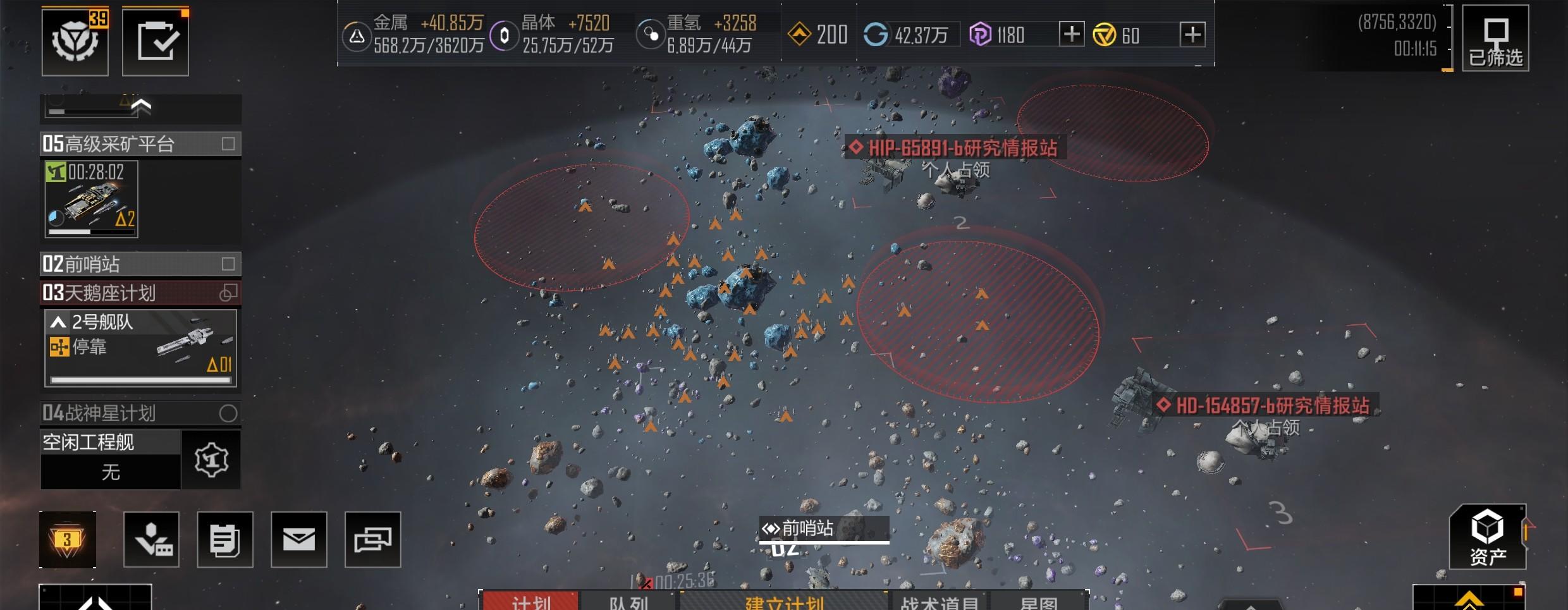The image size is (1568, 610).
Task: Click the idle engineering ship dispatch gear icon
Action: tap(211, 460)
